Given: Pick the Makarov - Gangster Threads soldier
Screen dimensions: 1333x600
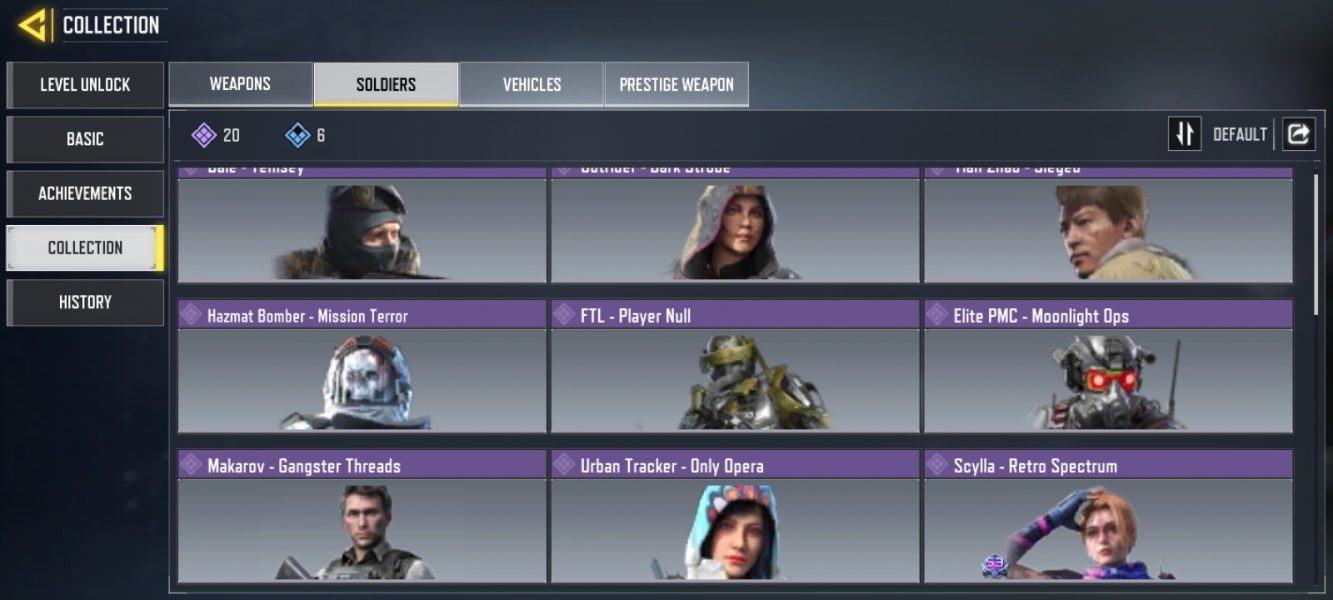Looking at the screenshot, I should (362, 516).
